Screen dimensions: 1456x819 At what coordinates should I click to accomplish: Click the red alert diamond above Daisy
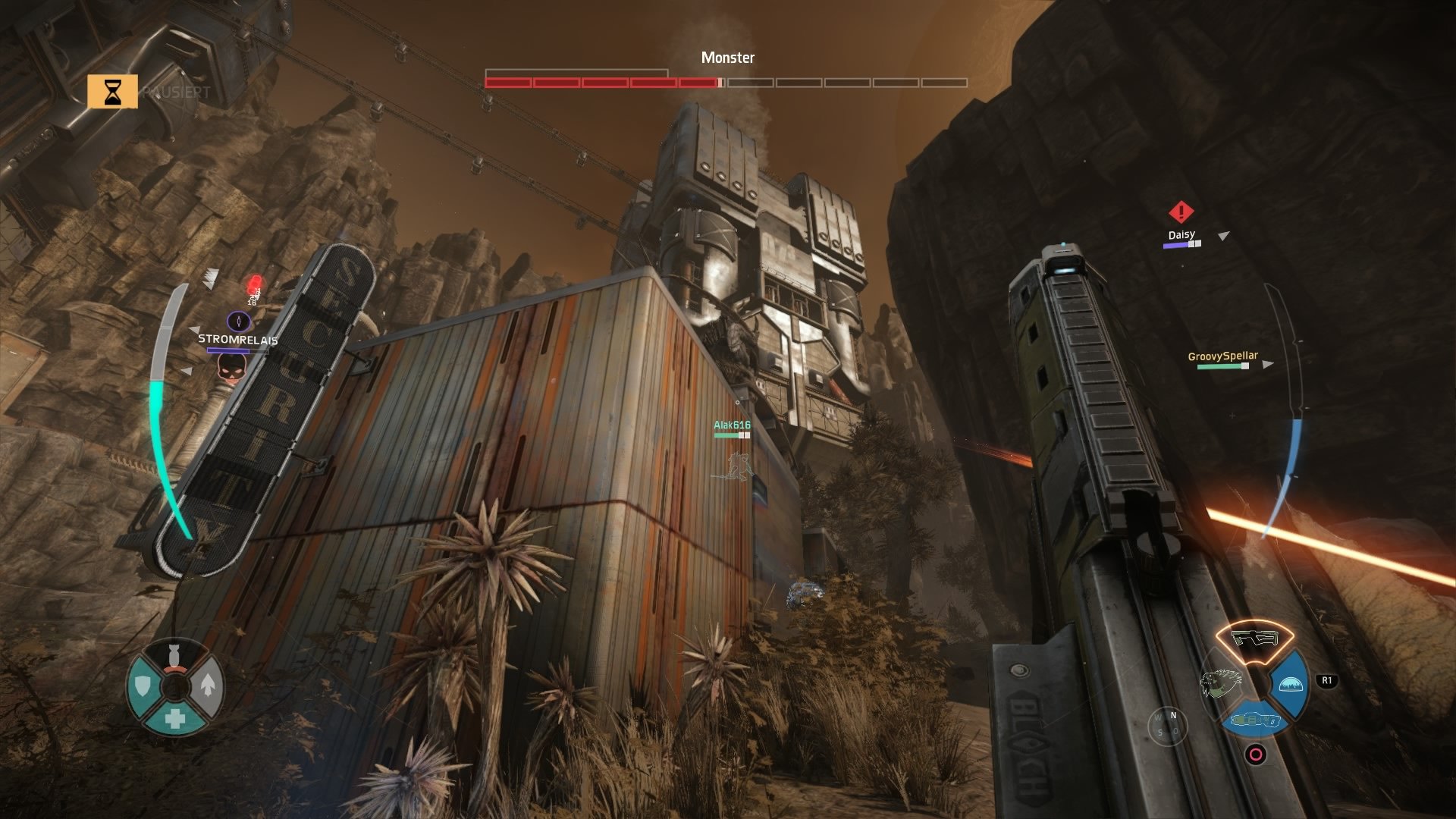tap(1181, 212)
